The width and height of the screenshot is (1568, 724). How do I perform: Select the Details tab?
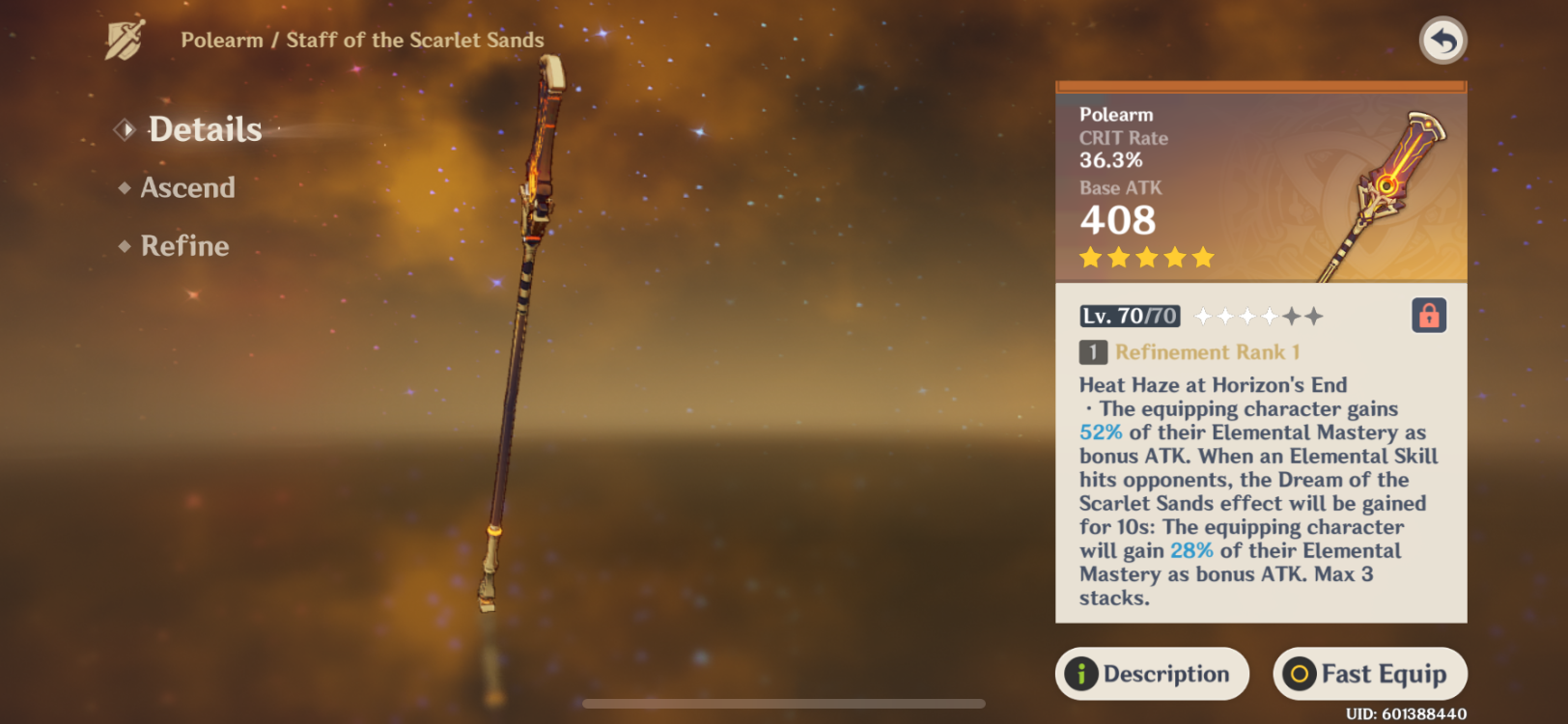[205, 128]
